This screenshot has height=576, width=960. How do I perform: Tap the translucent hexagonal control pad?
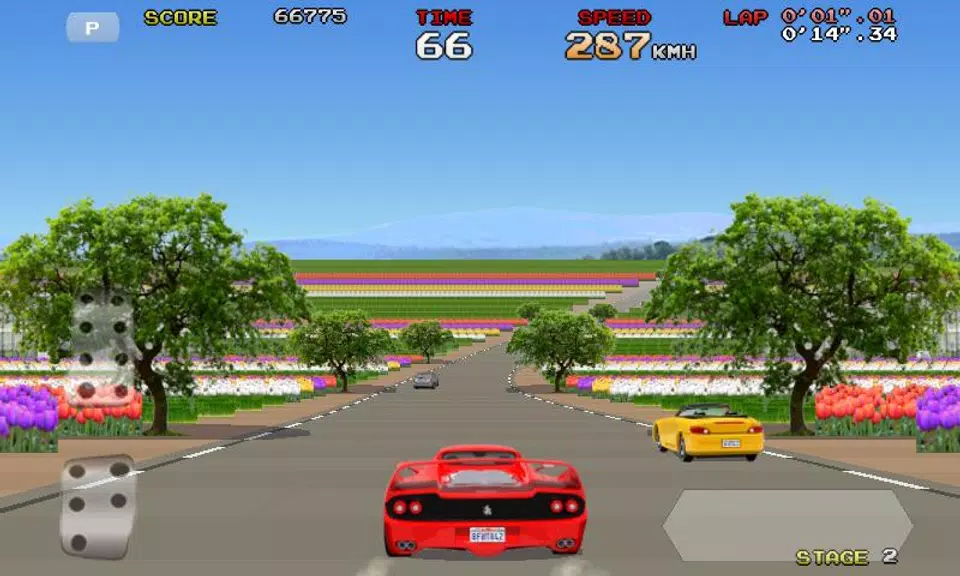(x=787, y=525)
